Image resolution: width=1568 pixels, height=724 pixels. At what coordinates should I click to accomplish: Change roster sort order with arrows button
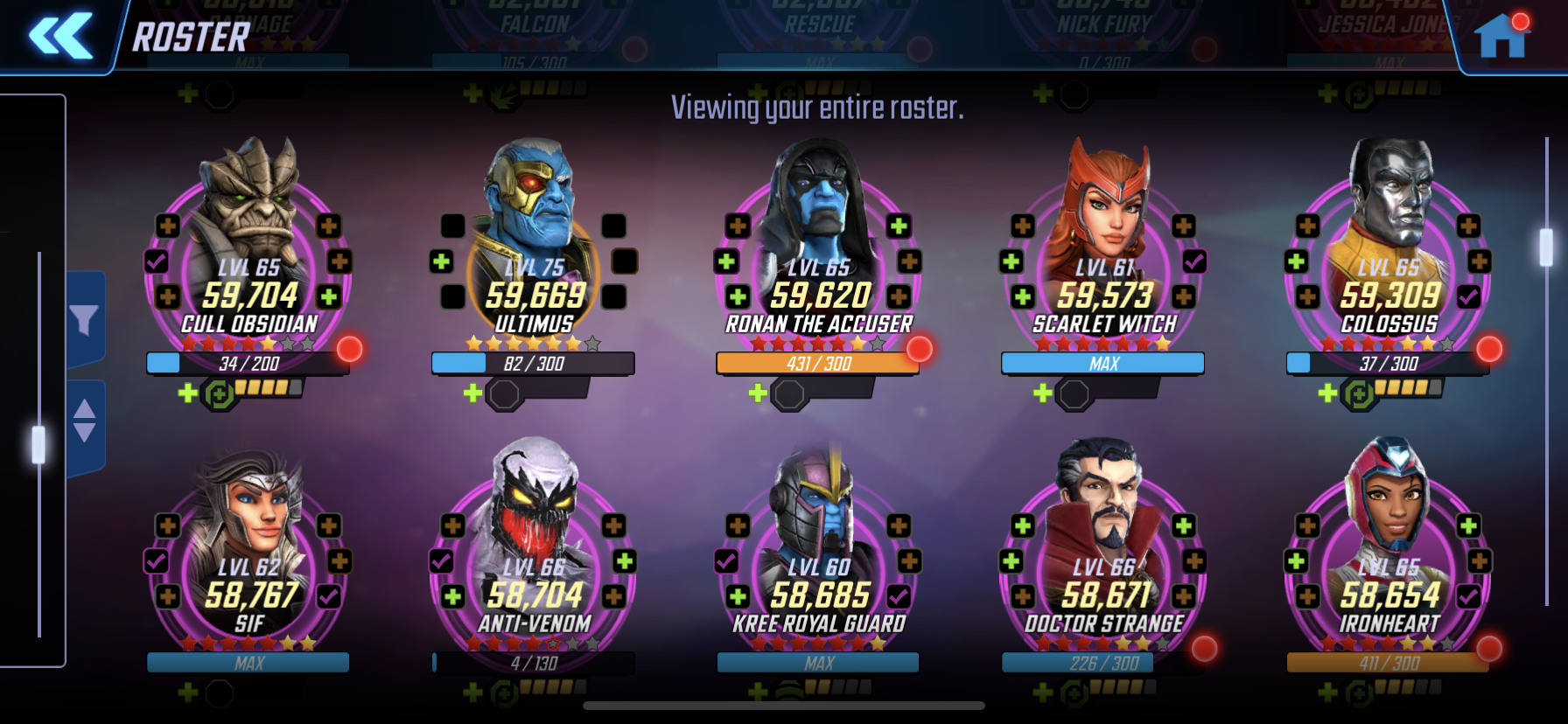click(x=85, y=421)
